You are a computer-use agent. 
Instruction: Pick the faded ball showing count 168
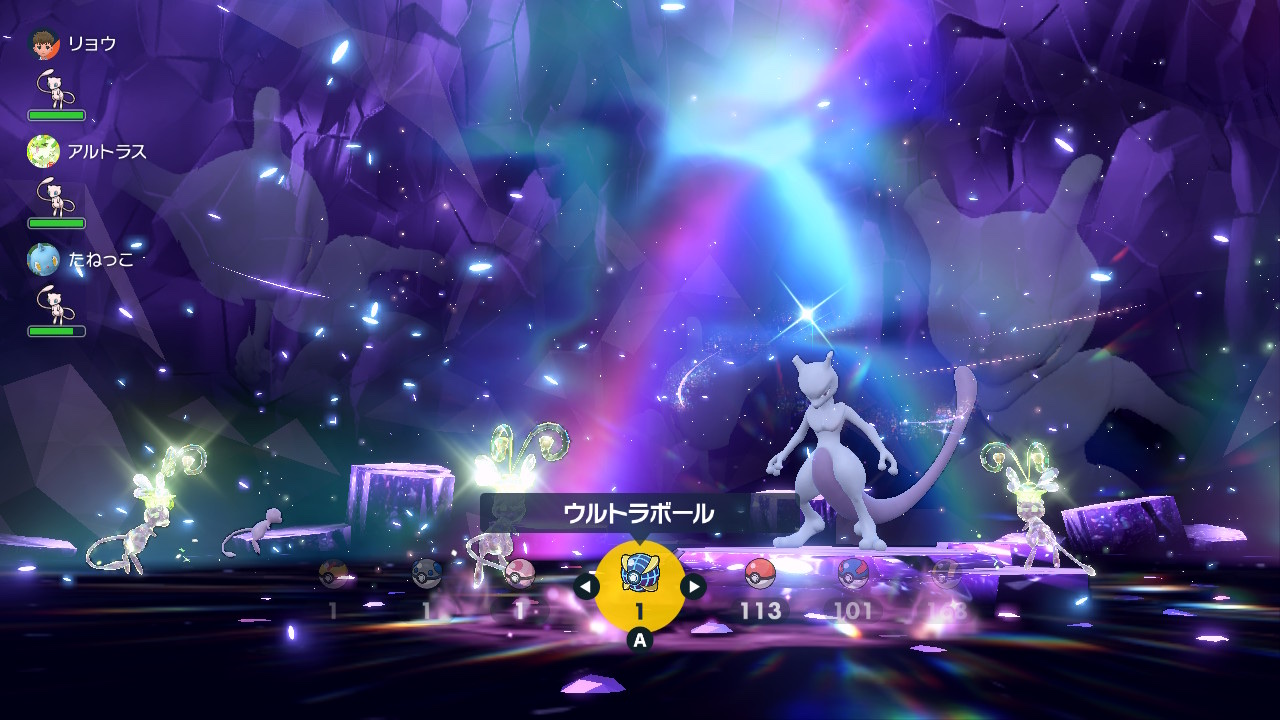[945, 574]
